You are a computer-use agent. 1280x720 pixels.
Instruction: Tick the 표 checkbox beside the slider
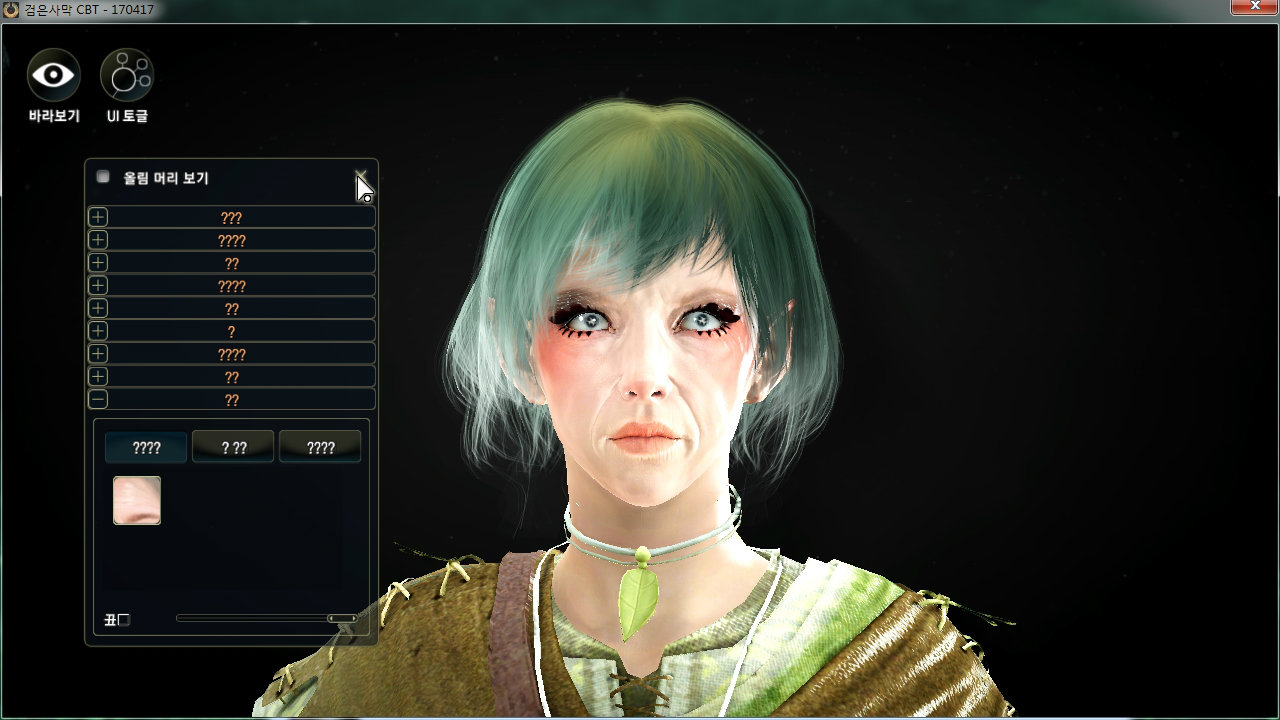(124, 620)
